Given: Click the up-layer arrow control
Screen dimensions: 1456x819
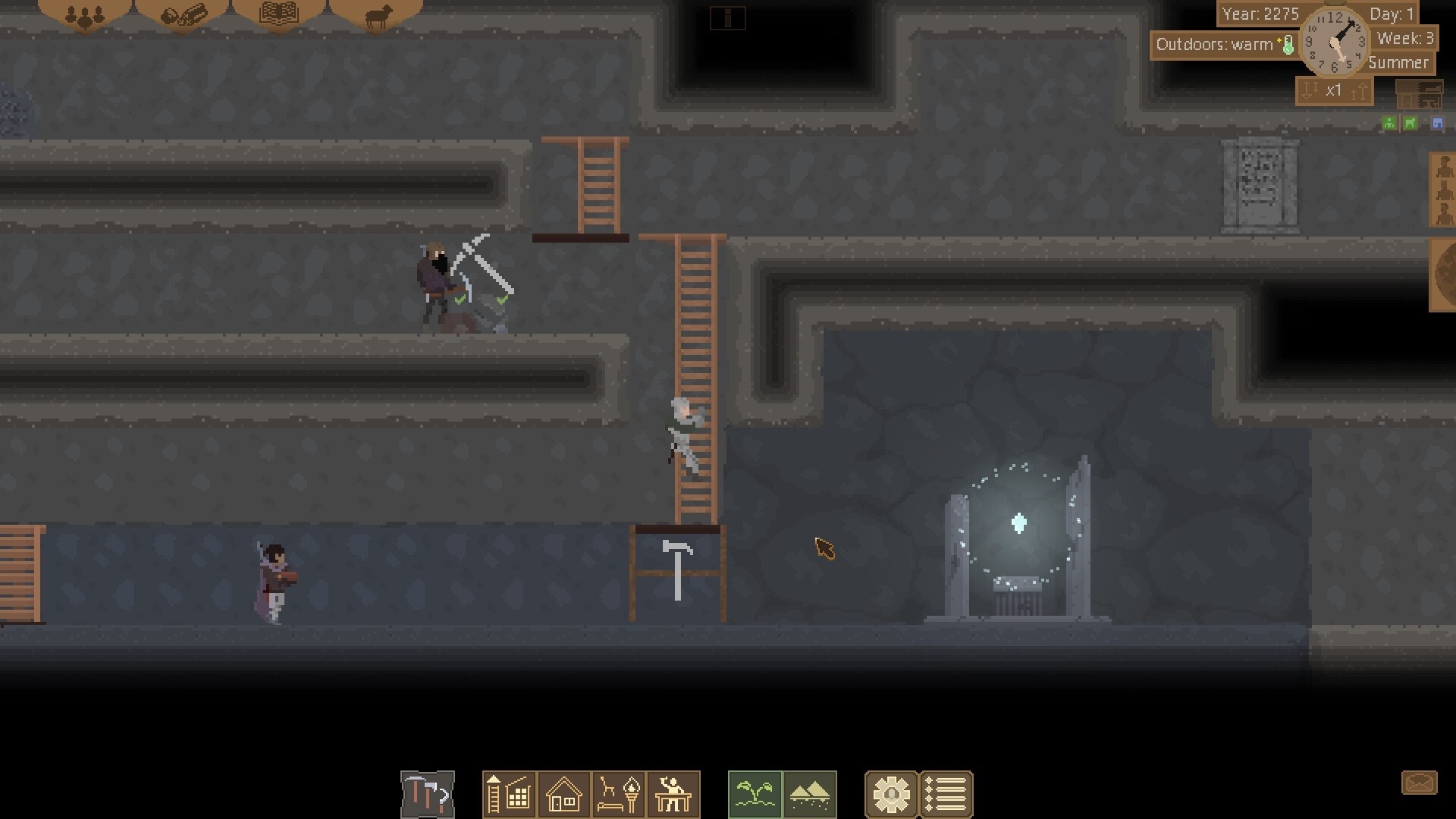Looking at the screenshot, I should [x=1360, y=90].
